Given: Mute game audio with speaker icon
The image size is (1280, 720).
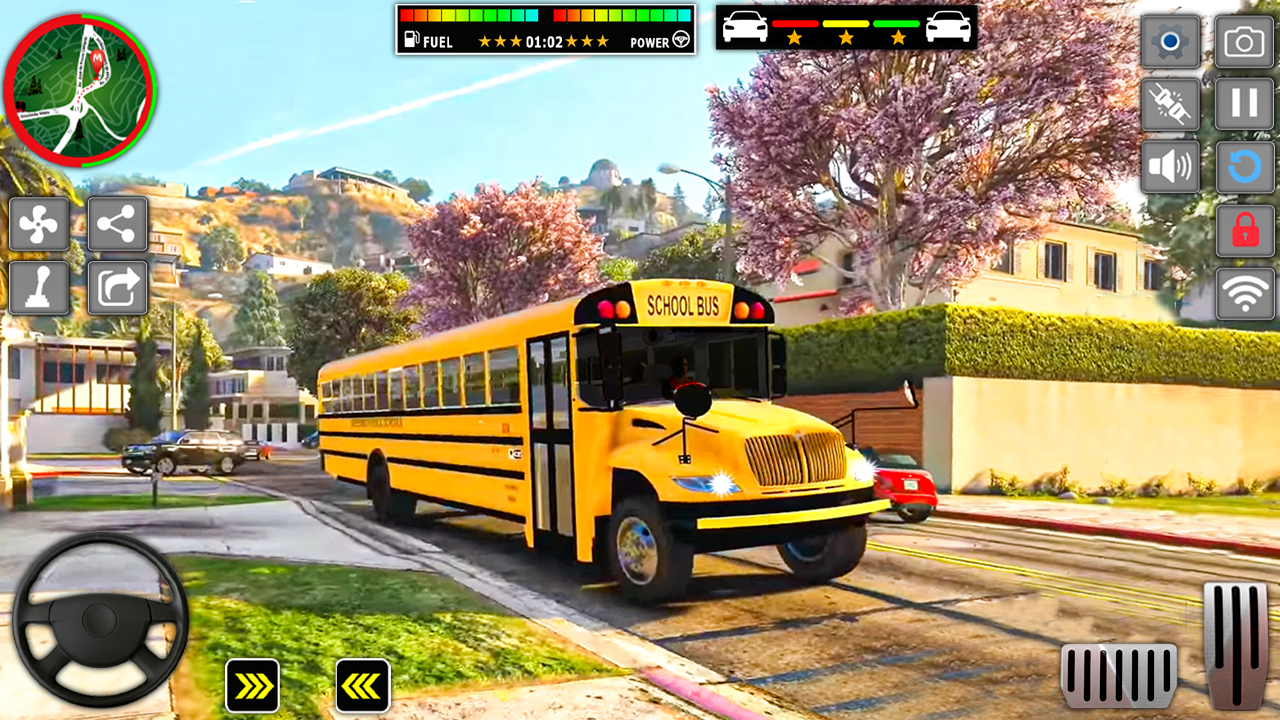Looking at the screenshot, I should (1170, 163).
